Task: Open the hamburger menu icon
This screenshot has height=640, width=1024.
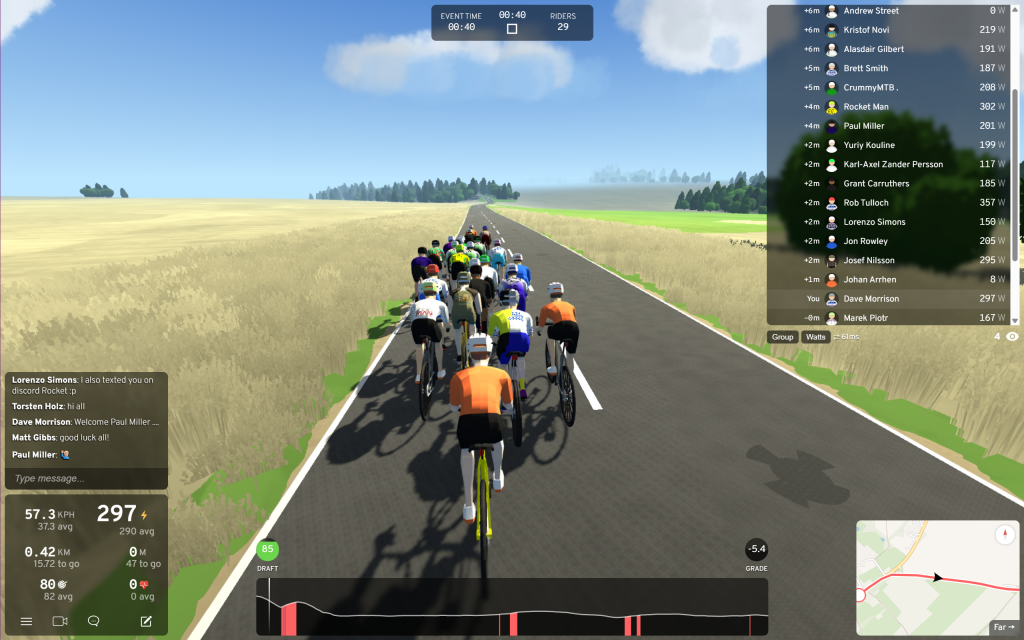Action: (x=27, y=621)
